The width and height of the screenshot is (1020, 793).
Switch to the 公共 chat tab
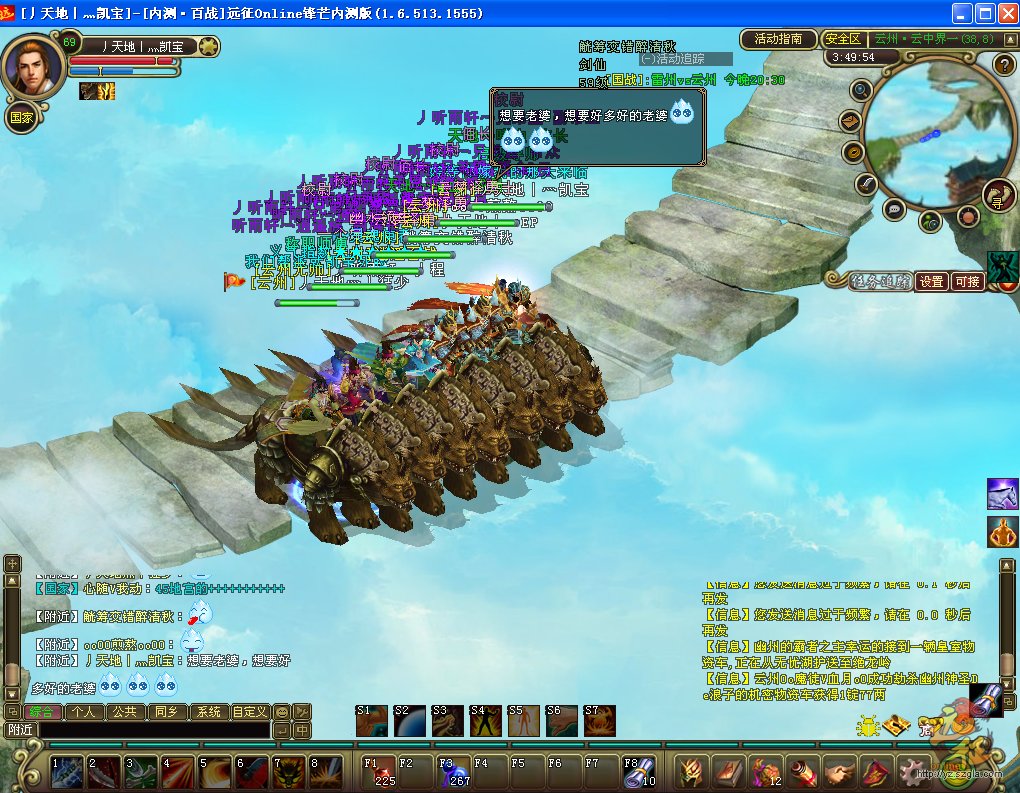[125, 712]
